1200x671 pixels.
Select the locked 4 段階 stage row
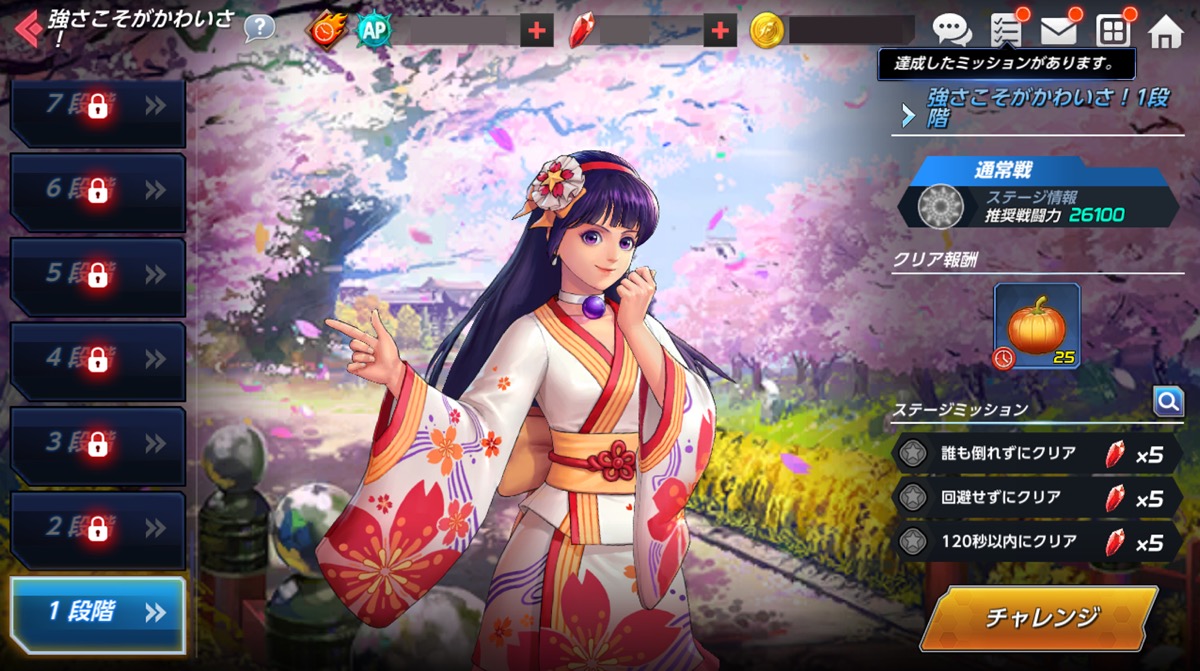pos(98,358)
